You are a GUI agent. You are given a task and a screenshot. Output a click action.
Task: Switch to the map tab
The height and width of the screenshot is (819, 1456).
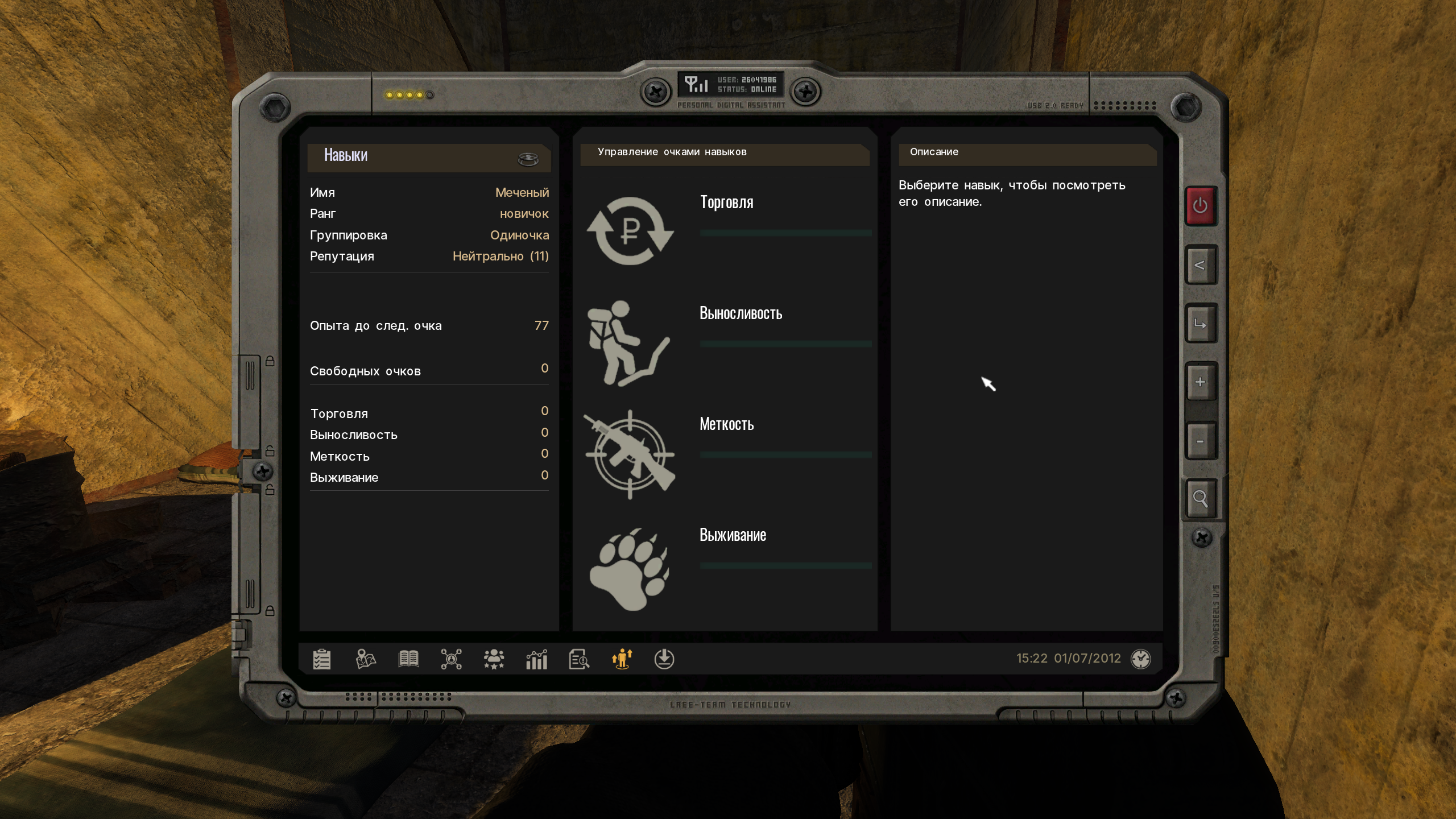(366, 659)
